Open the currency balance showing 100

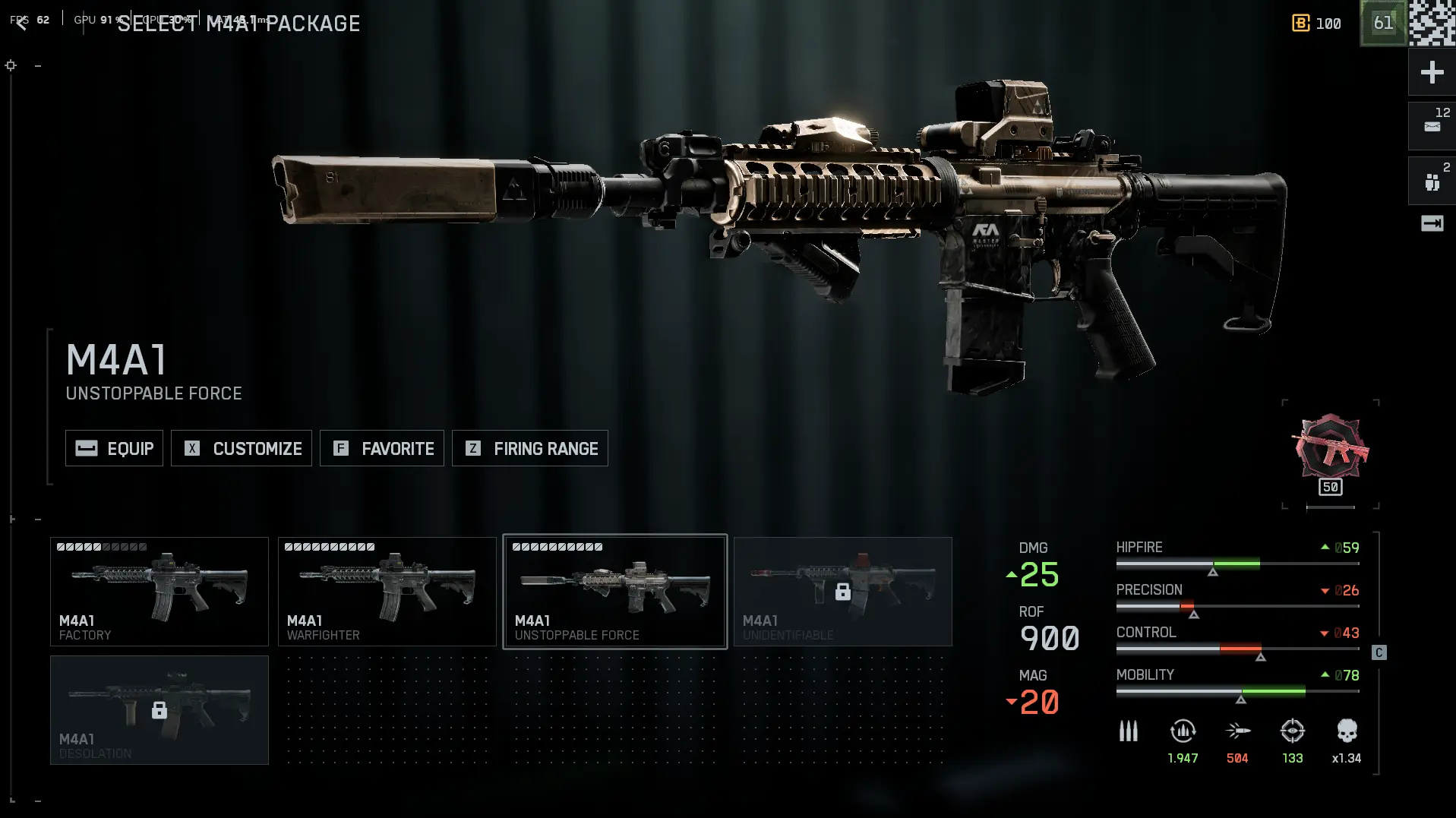click(x=1317, y=24)
